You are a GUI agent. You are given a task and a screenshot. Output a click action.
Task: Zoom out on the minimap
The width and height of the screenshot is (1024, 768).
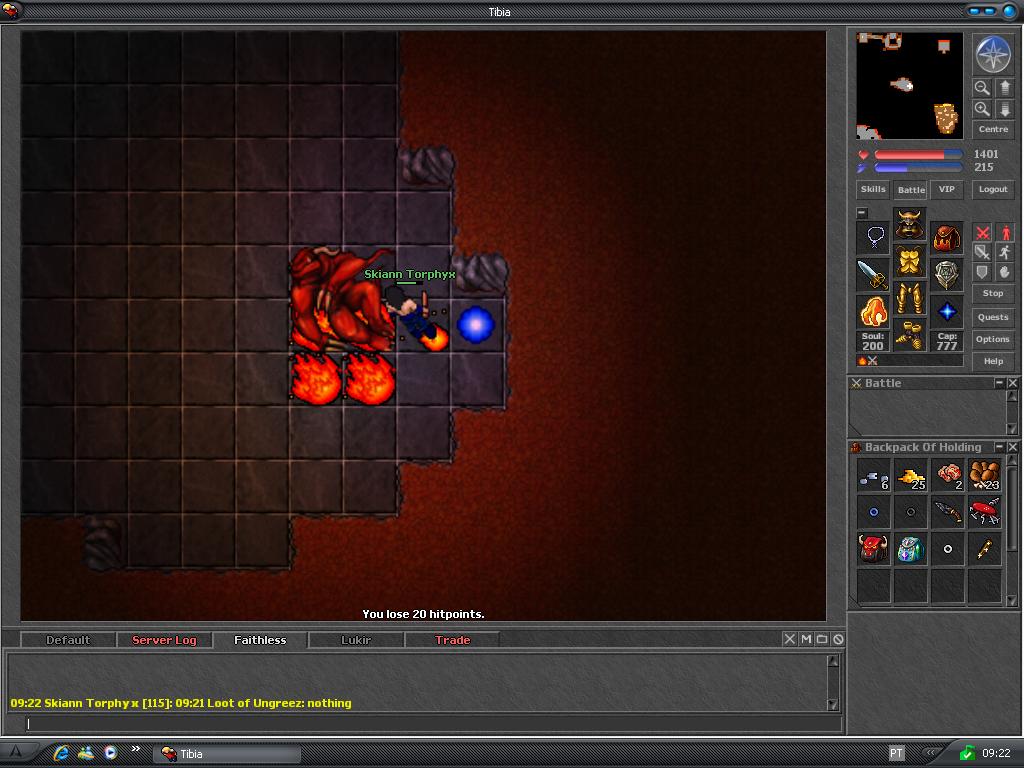point(982,88)
